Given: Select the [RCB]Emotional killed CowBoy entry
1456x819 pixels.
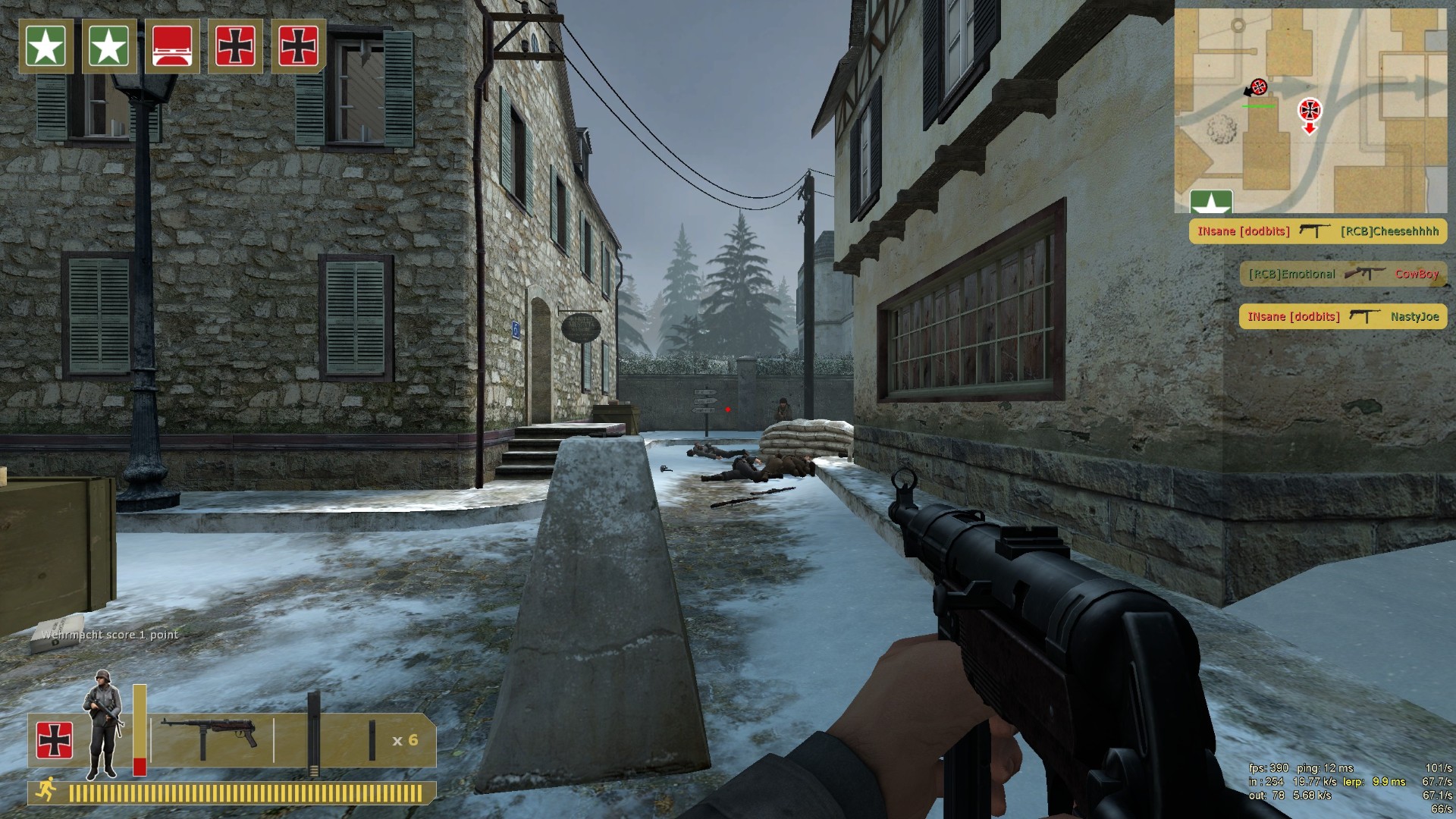Looking at the screenshot, I should (x=1343, y=274).
